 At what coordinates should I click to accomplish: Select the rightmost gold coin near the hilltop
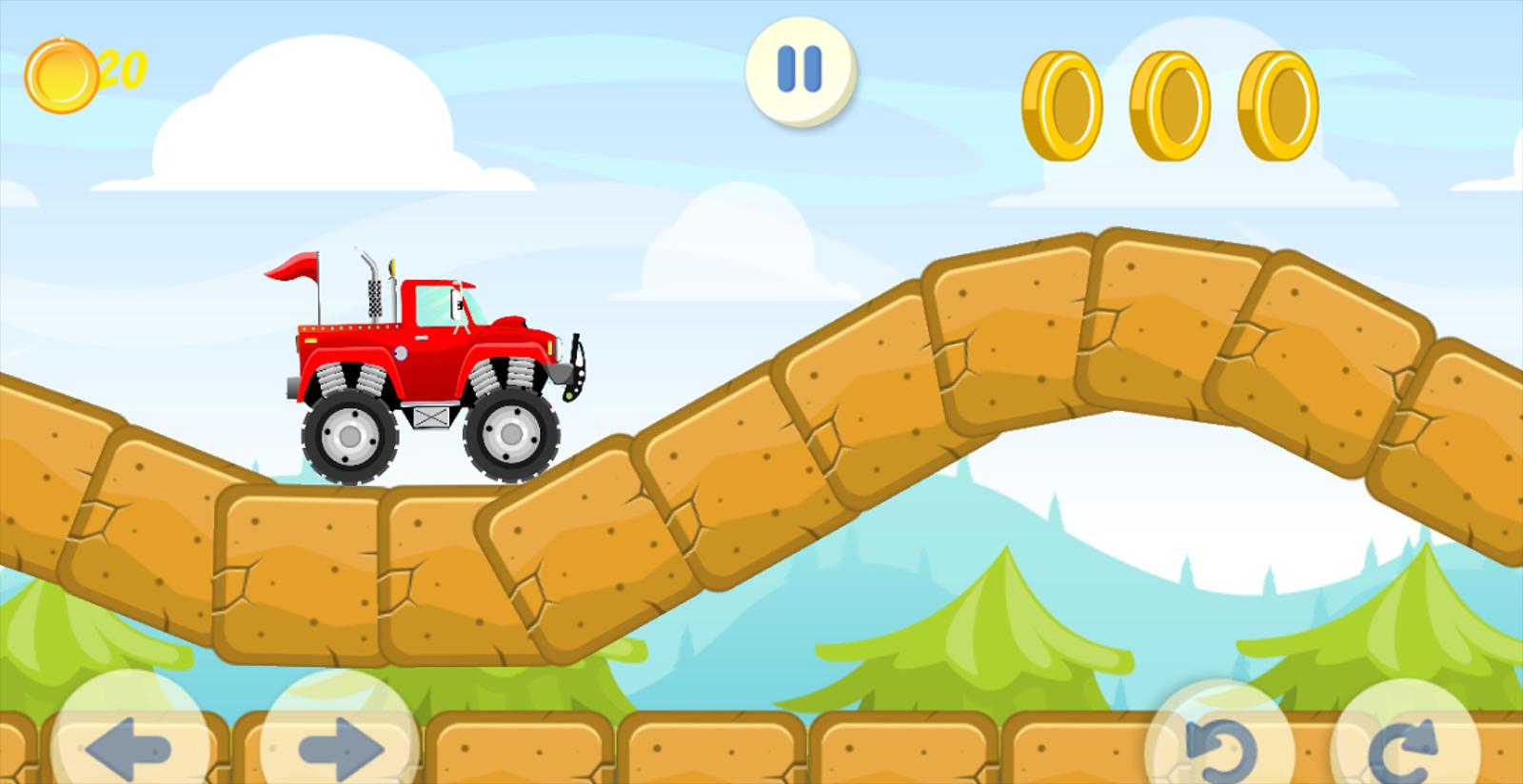pos(1276,105)
